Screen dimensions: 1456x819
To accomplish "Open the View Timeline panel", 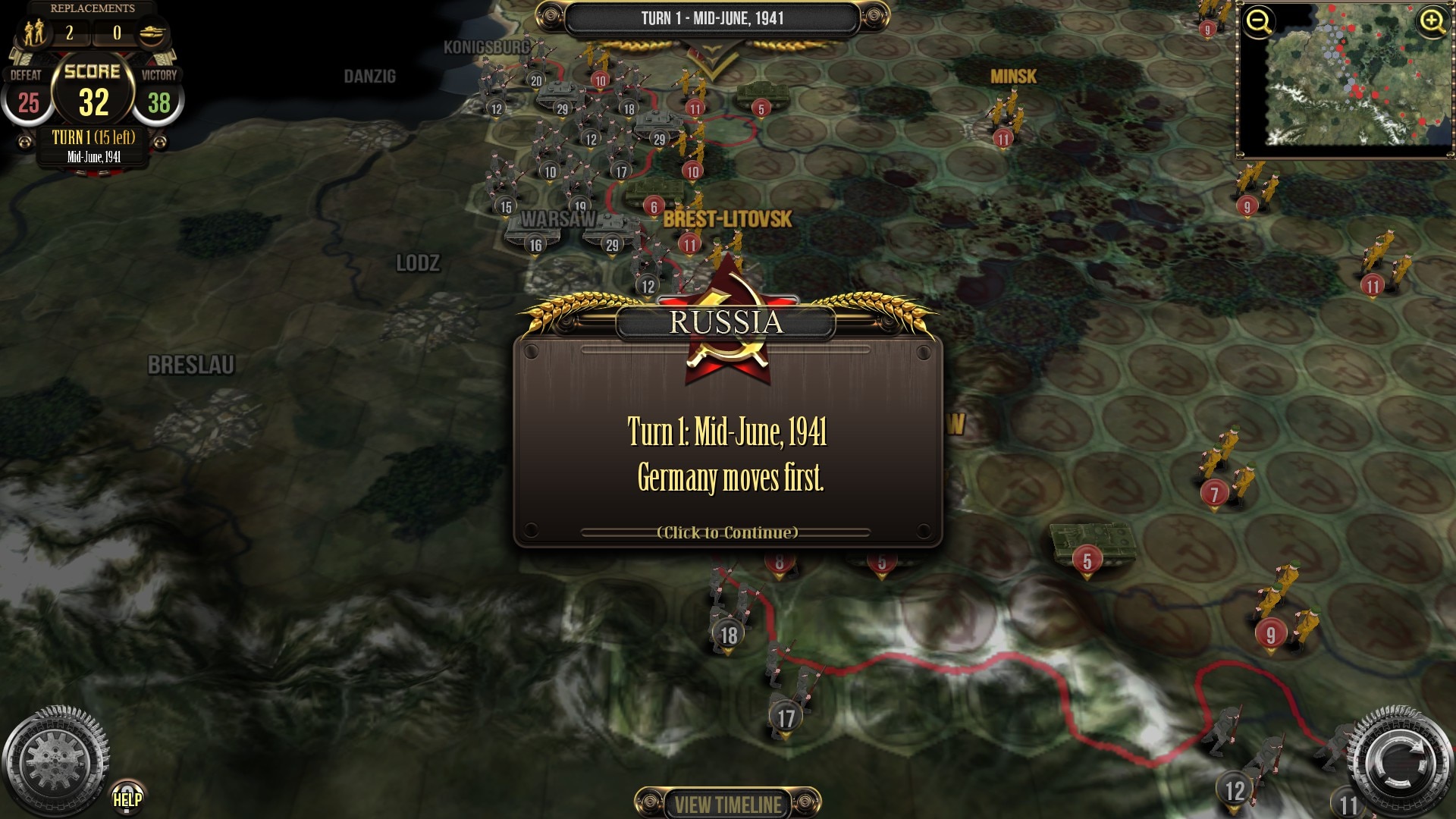I will (727, 804).
